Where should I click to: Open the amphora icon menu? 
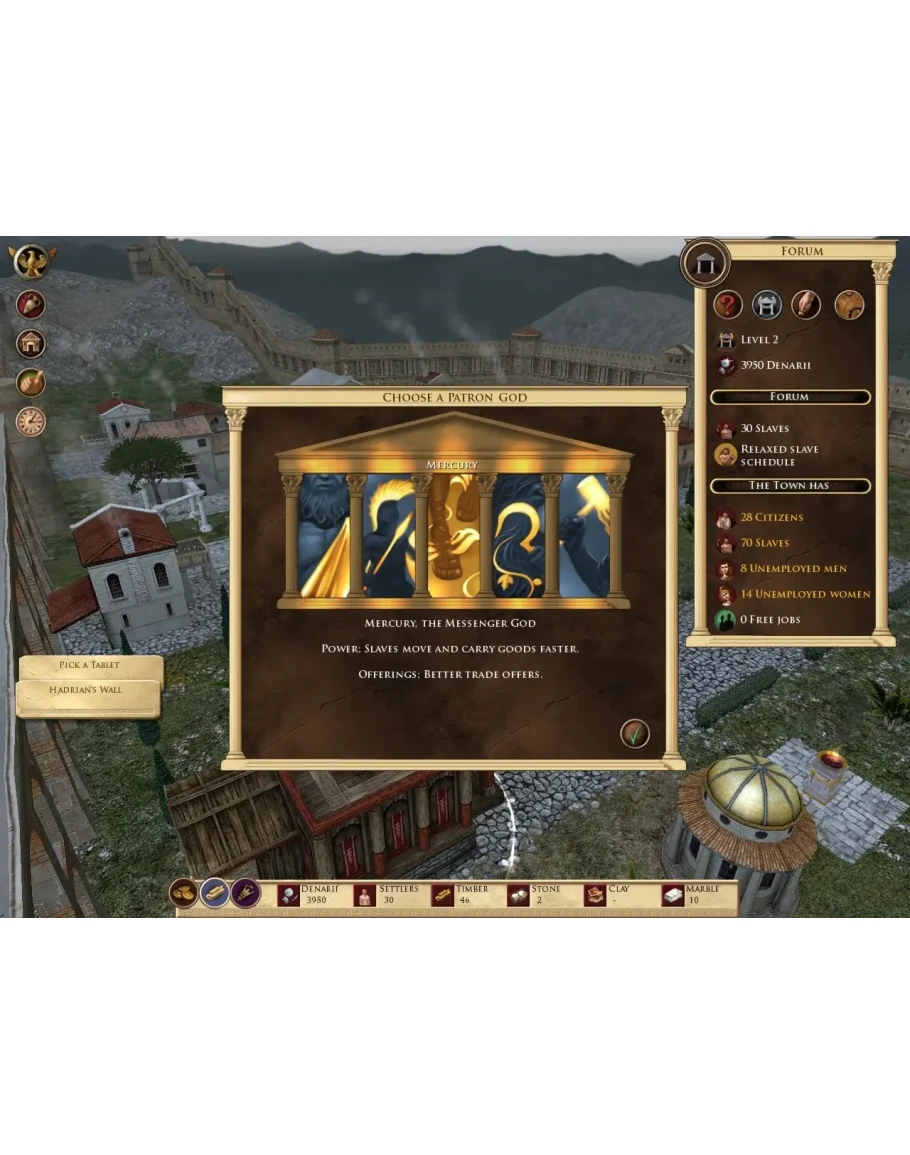point(31,304)
